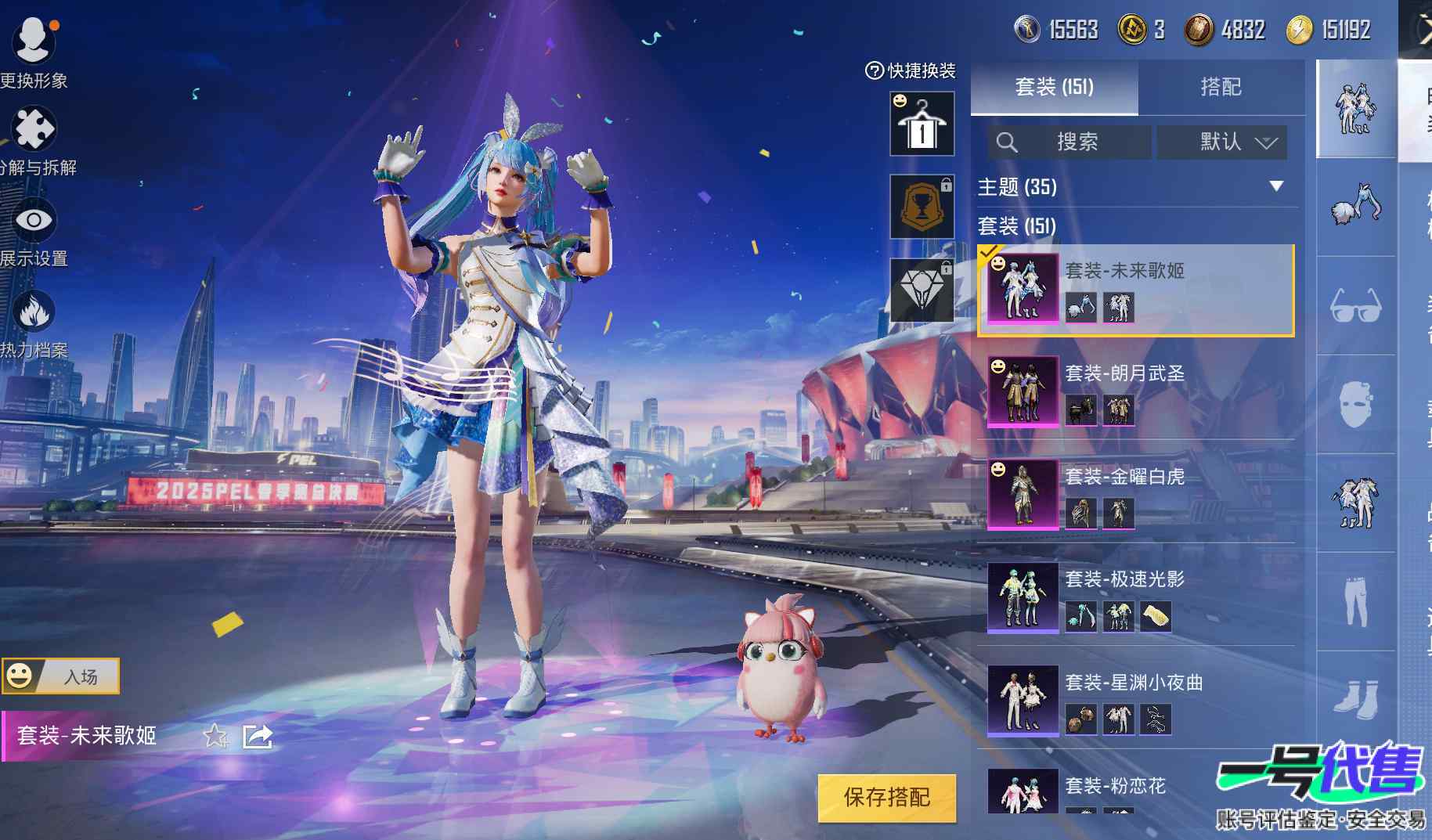1432x840 pixels.
Task: Open 分解与拆解 puzzle piece menu
Action: (x=33, y=134)
